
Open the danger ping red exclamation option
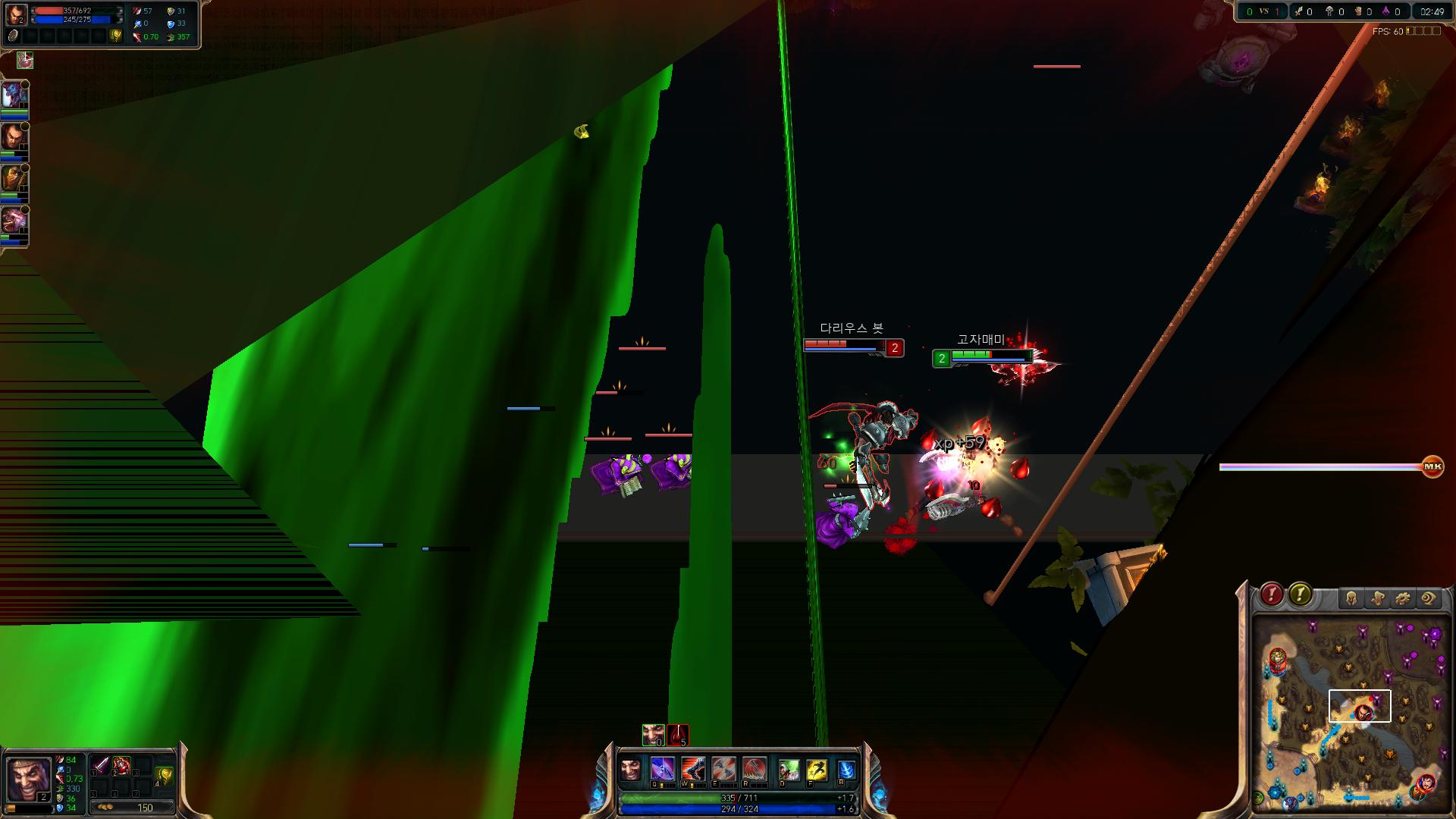1271,595
